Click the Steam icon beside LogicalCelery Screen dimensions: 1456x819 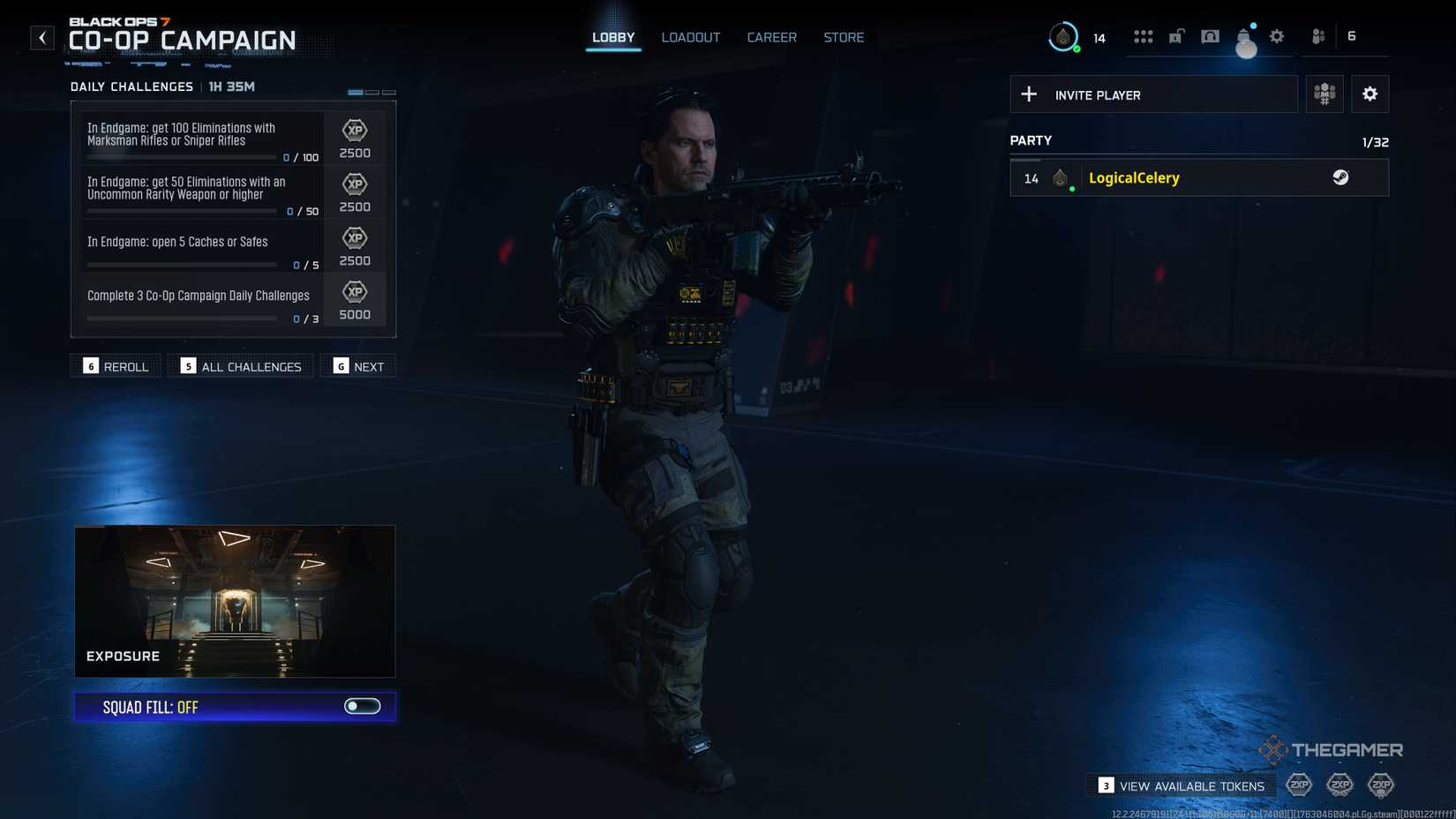pyautogui.click(x=1342, y=177)
